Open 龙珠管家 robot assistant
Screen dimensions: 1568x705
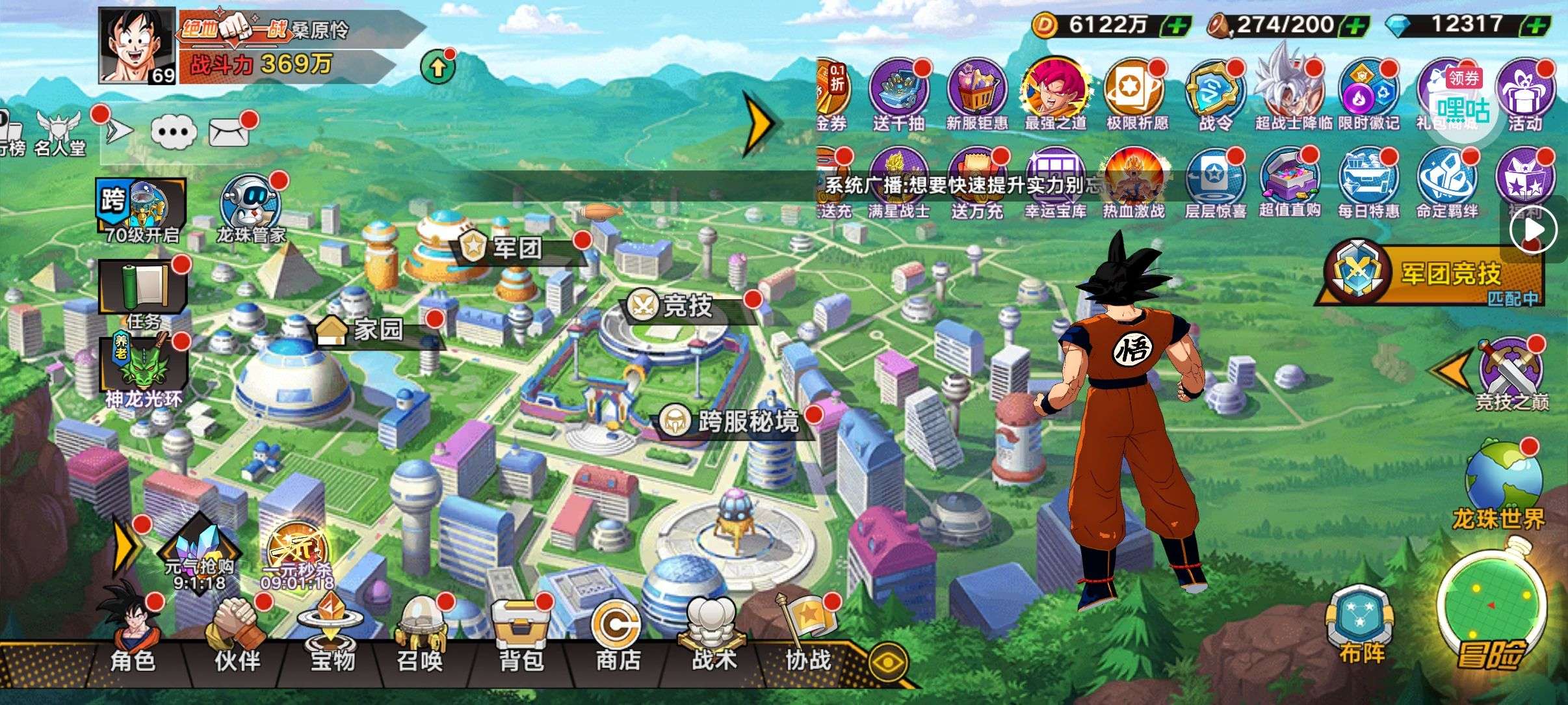[x=251, y=206]
